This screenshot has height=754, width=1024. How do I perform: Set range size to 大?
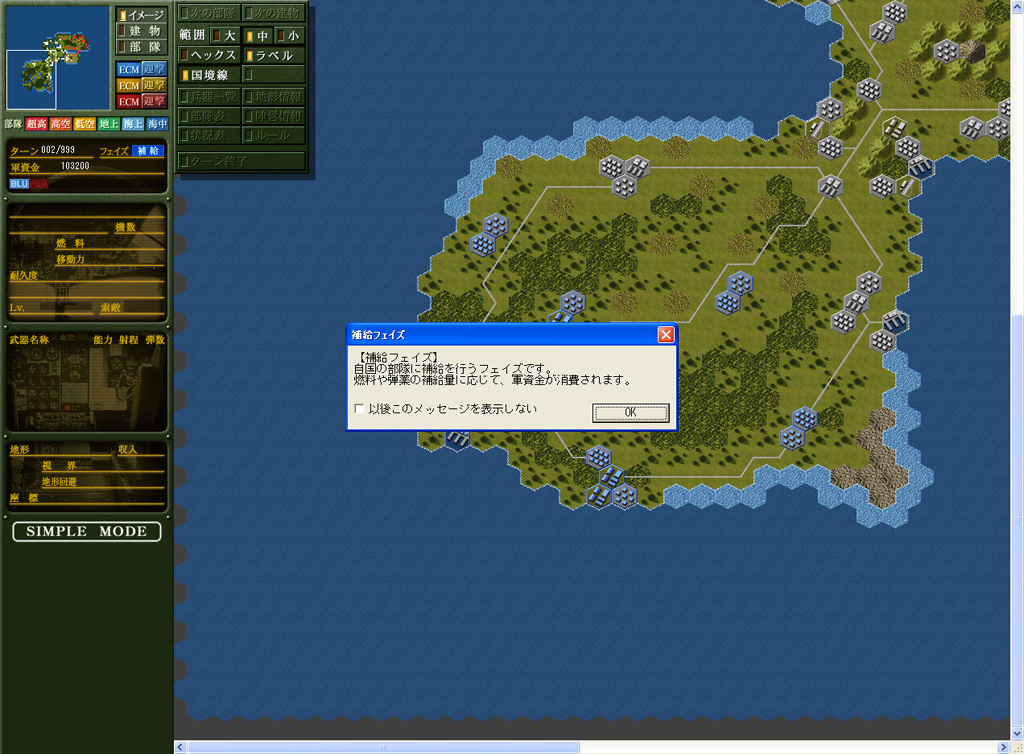pos(223,35)
